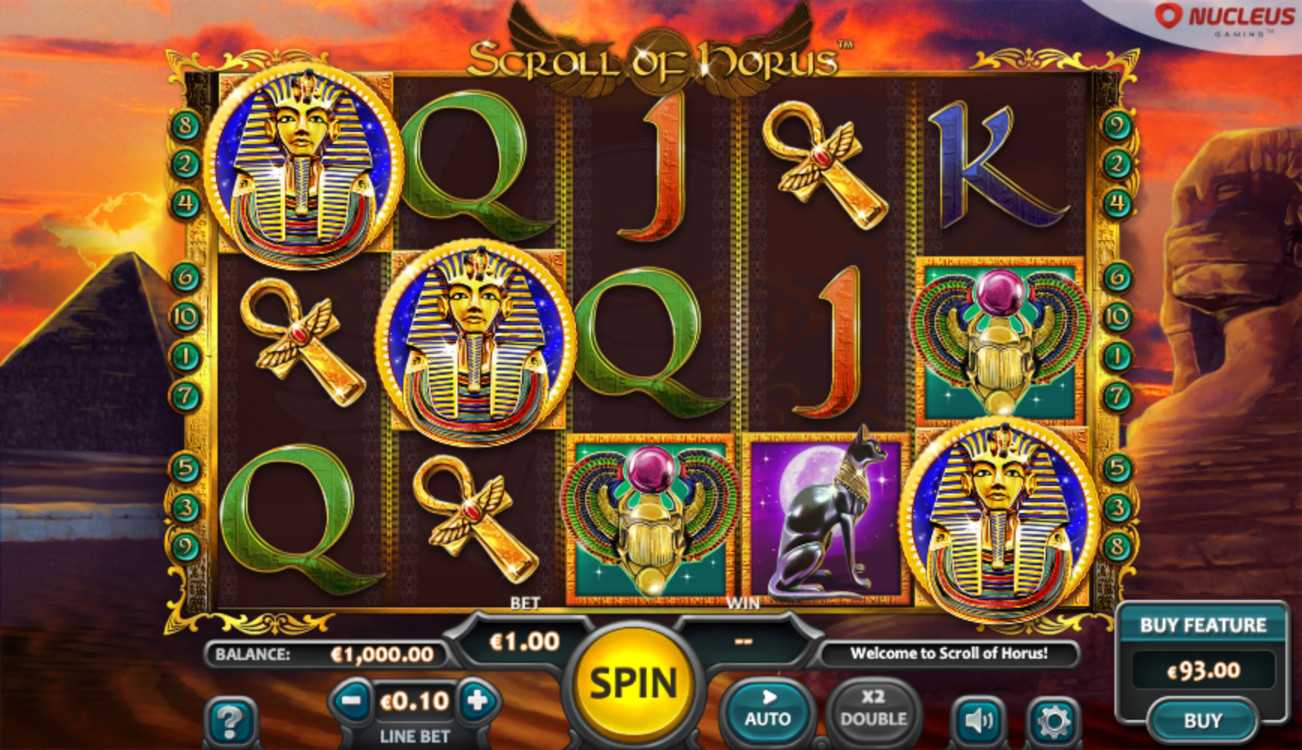The width and height of the screenshot is (1302, 750).
Task: Activate the X2 DOUBLE gamble button
Action: [x=873, y=709]
